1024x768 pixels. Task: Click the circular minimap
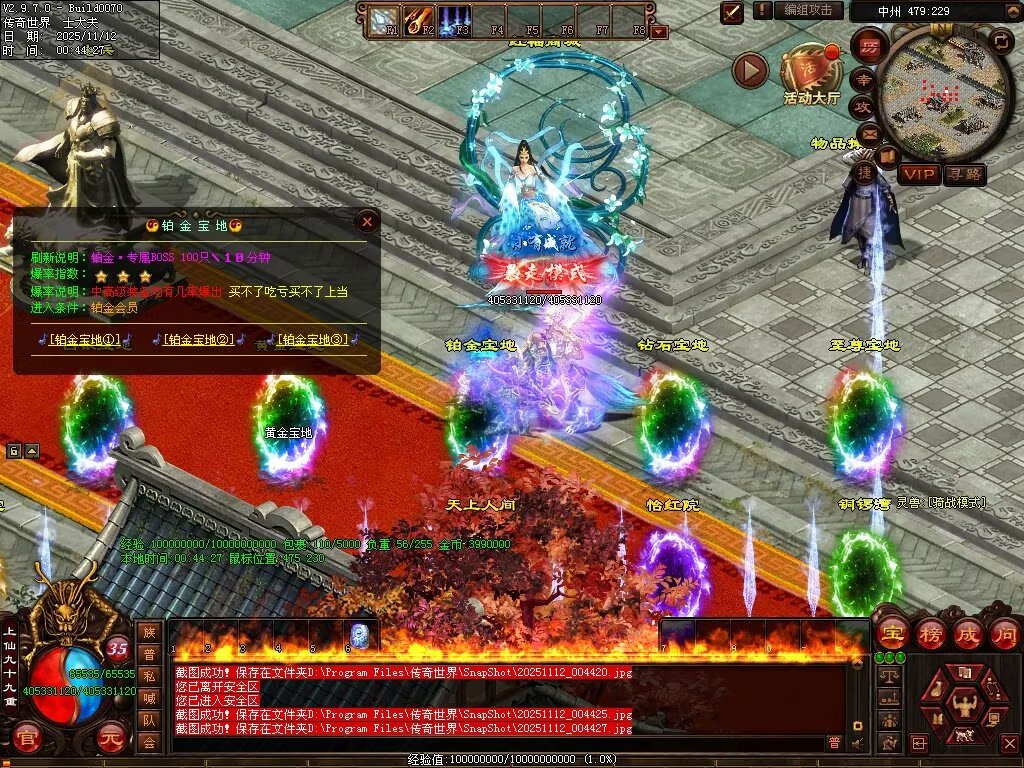tap(940, 95)
